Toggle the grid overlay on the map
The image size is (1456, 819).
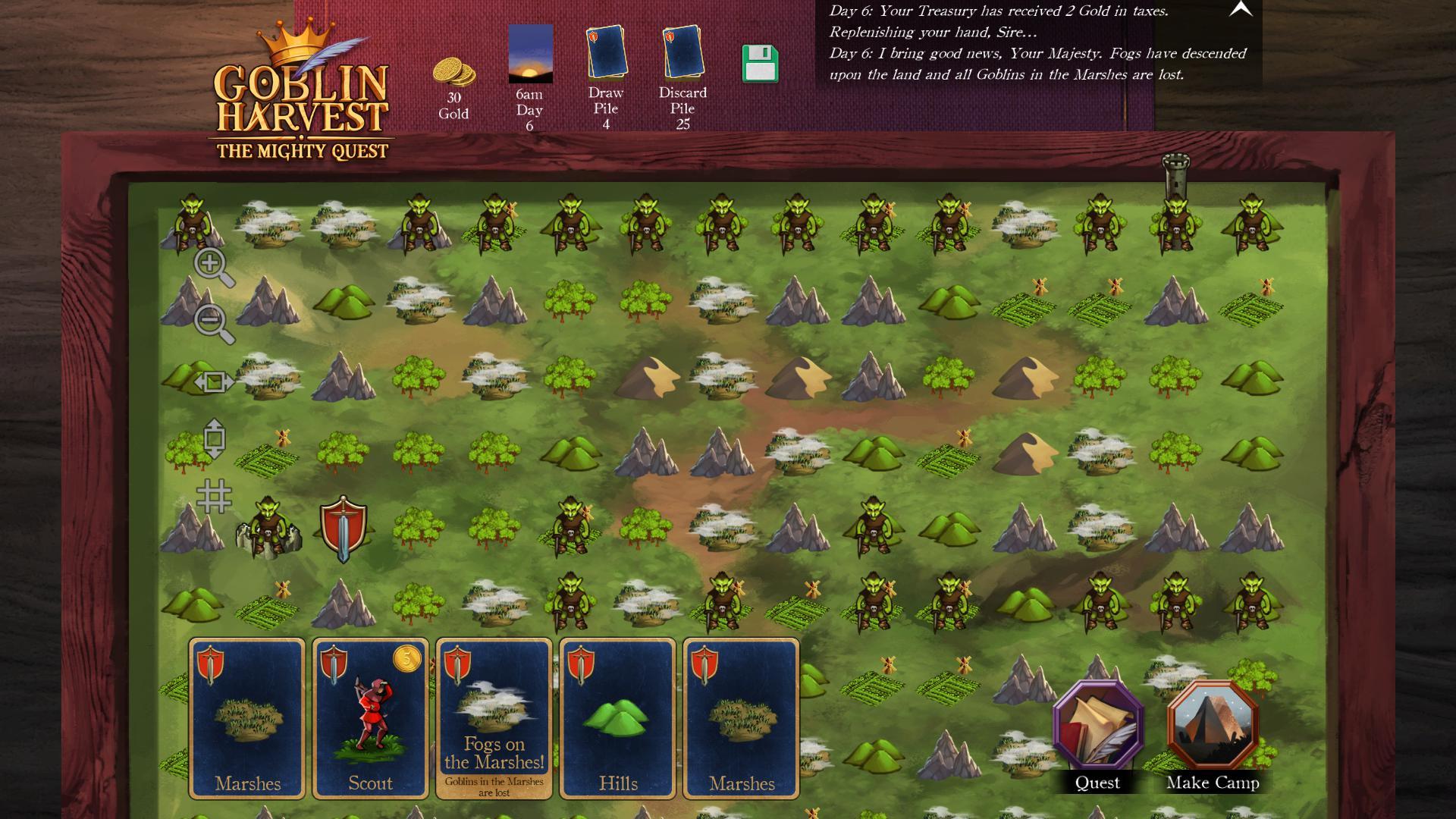pyautogui.click(x=215, y=497)
